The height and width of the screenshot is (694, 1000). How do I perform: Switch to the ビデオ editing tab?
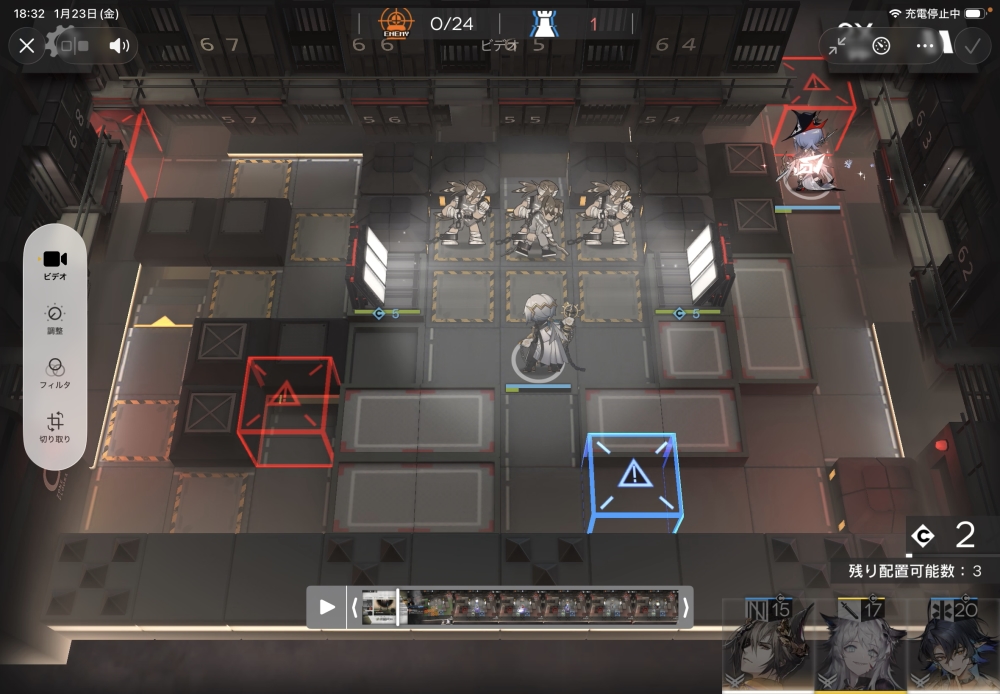coord(55,264)
